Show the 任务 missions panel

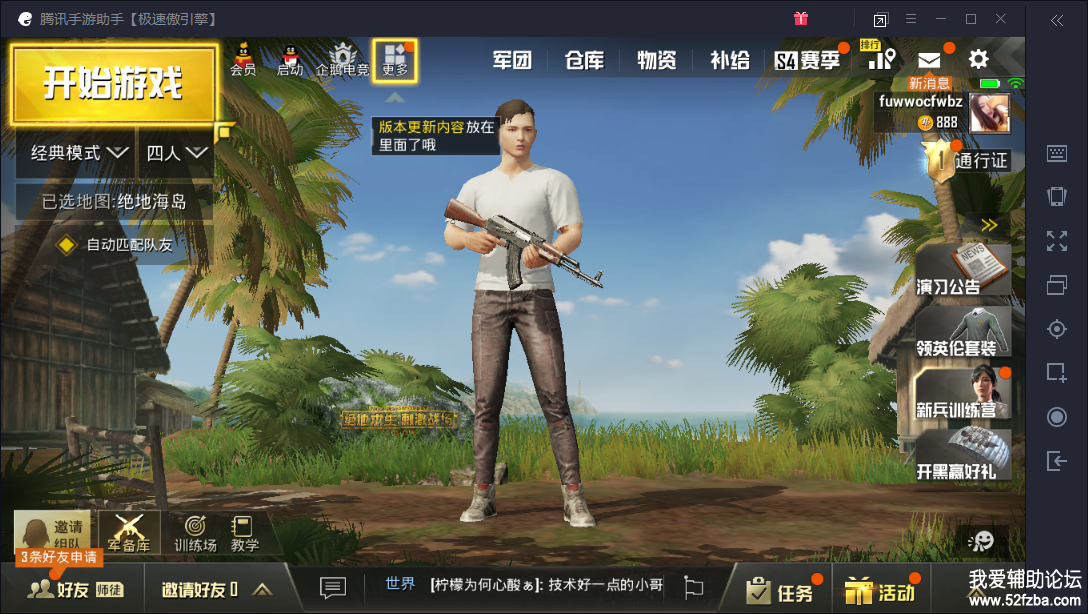(x=780, y=591)
